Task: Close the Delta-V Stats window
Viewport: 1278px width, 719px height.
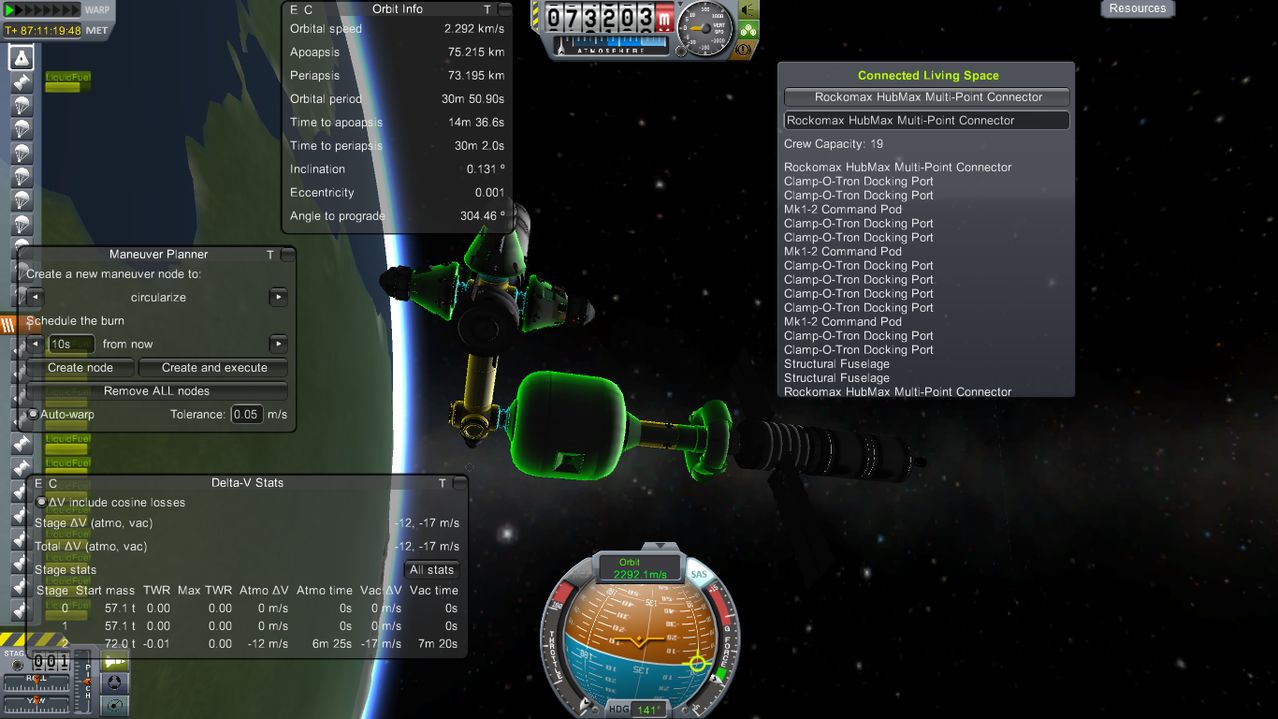Action: pyautogui.click(x=459, y=483)
